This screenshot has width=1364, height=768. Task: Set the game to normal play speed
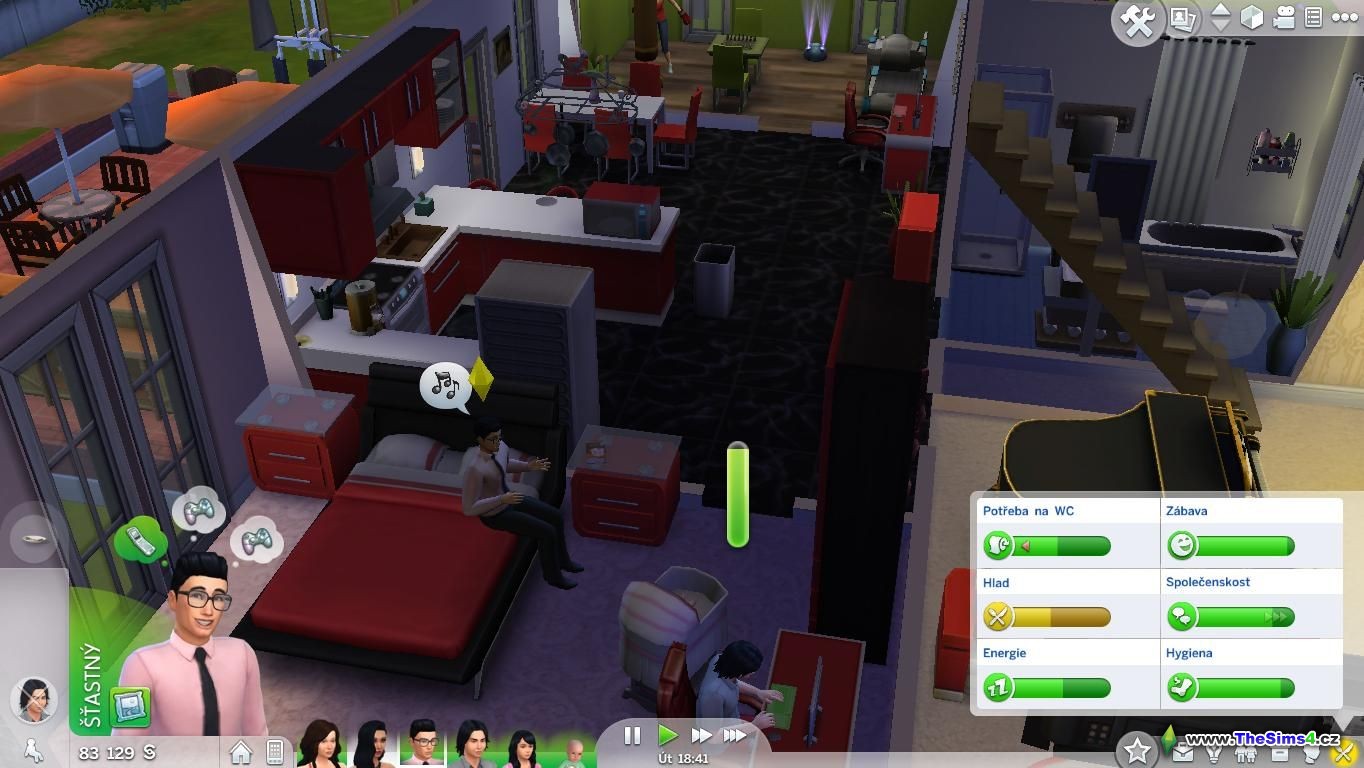667,736
